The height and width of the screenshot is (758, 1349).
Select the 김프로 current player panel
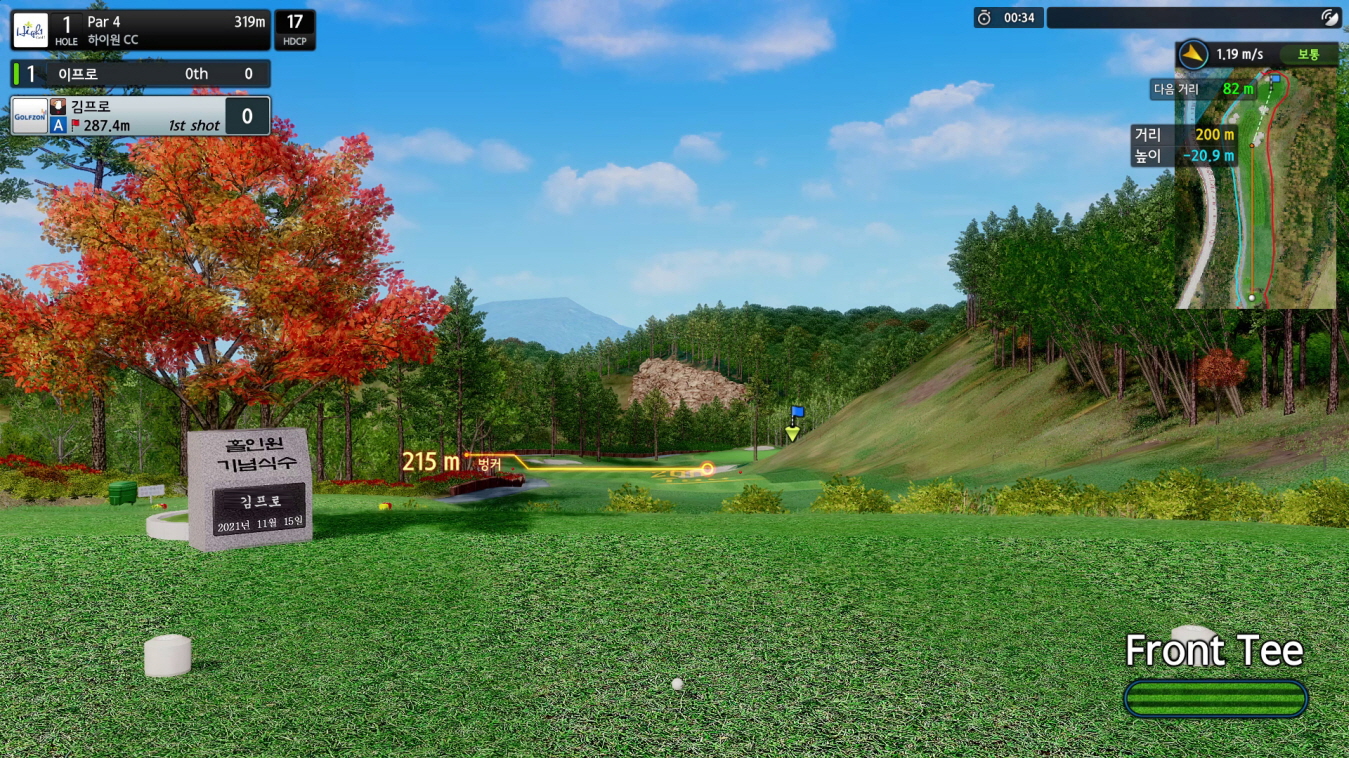coord(140,116)
